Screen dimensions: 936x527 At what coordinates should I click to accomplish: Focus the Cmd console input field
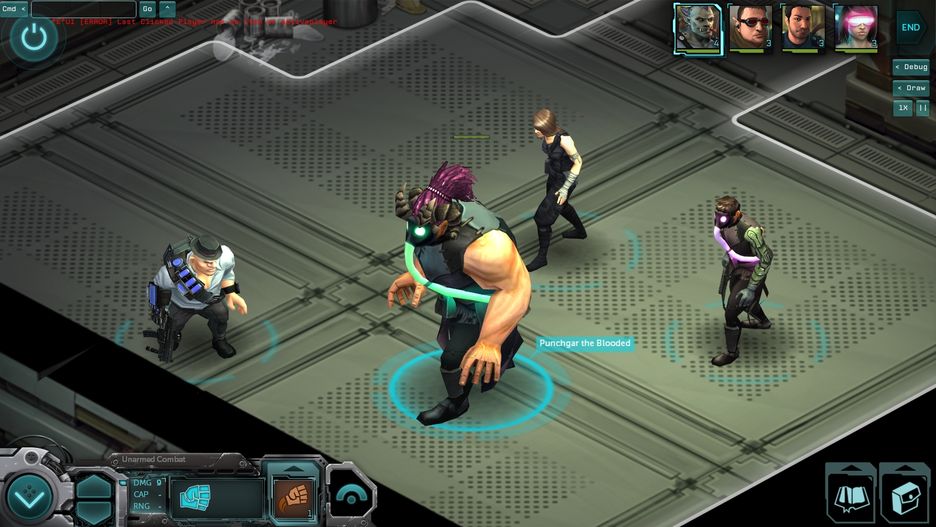pyautogui.click(x=83, y=9)
